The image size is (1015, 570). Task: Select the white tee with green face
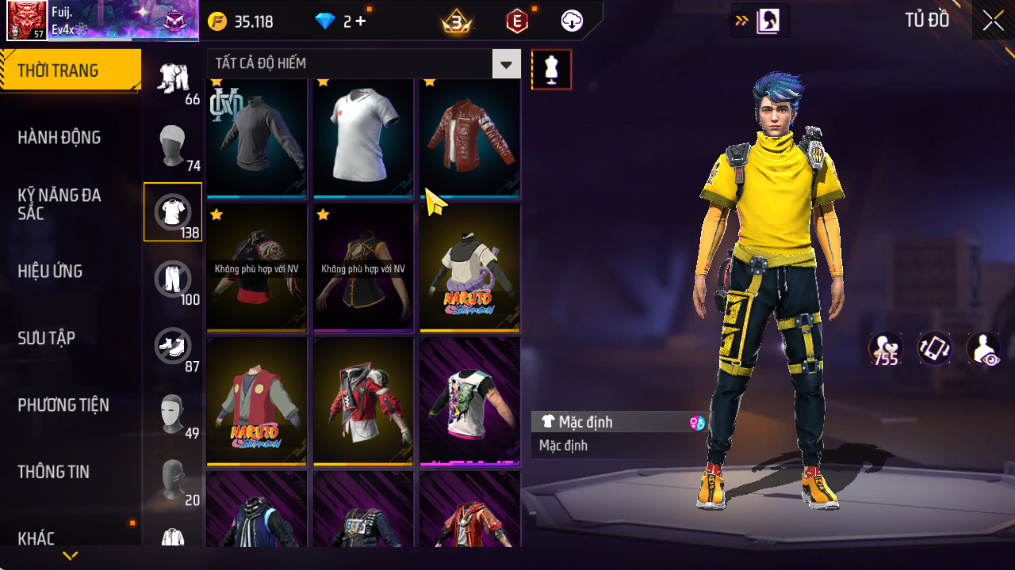469,401
